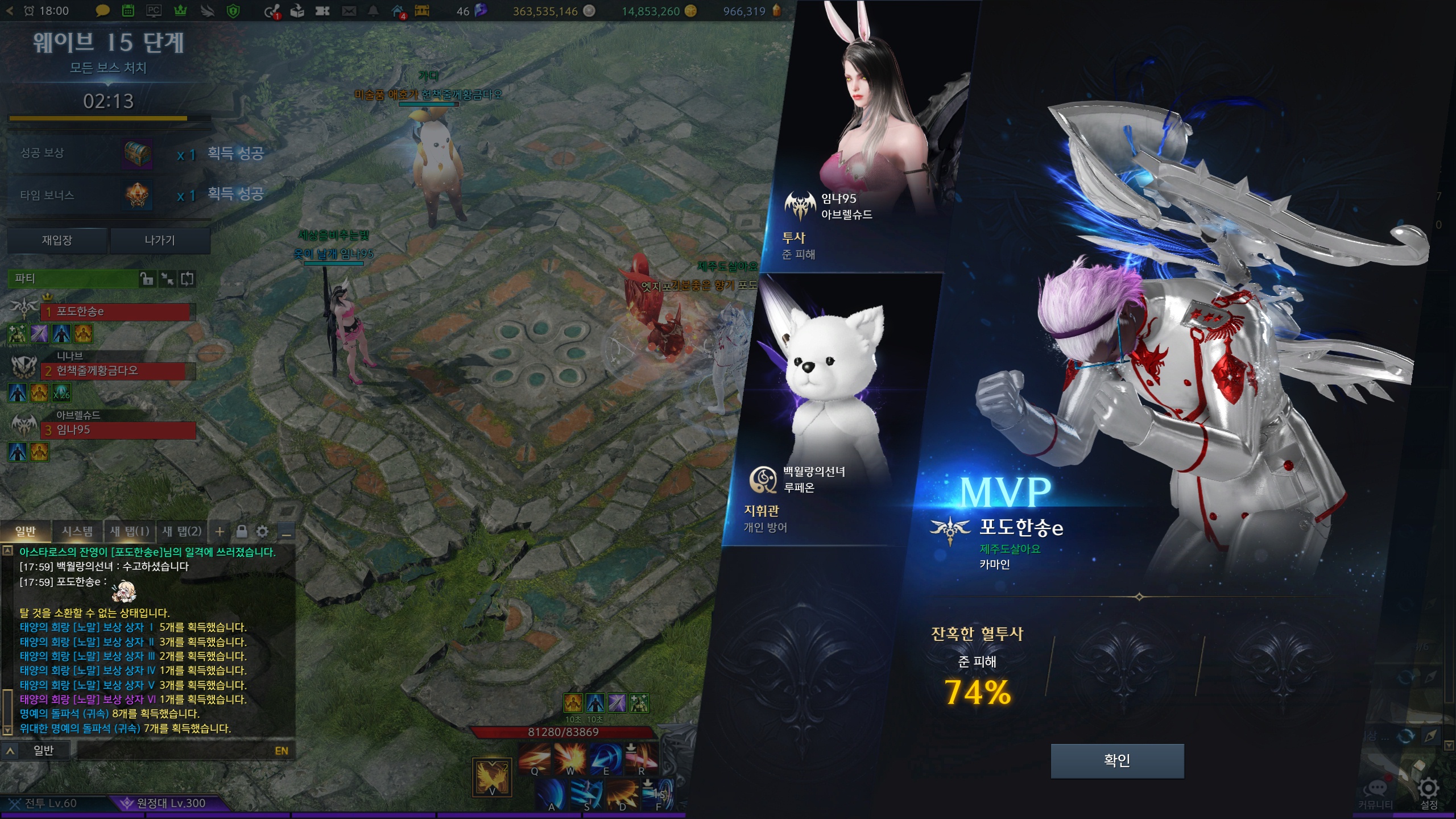Leave the dungeon via 나가기

point(160,240)
